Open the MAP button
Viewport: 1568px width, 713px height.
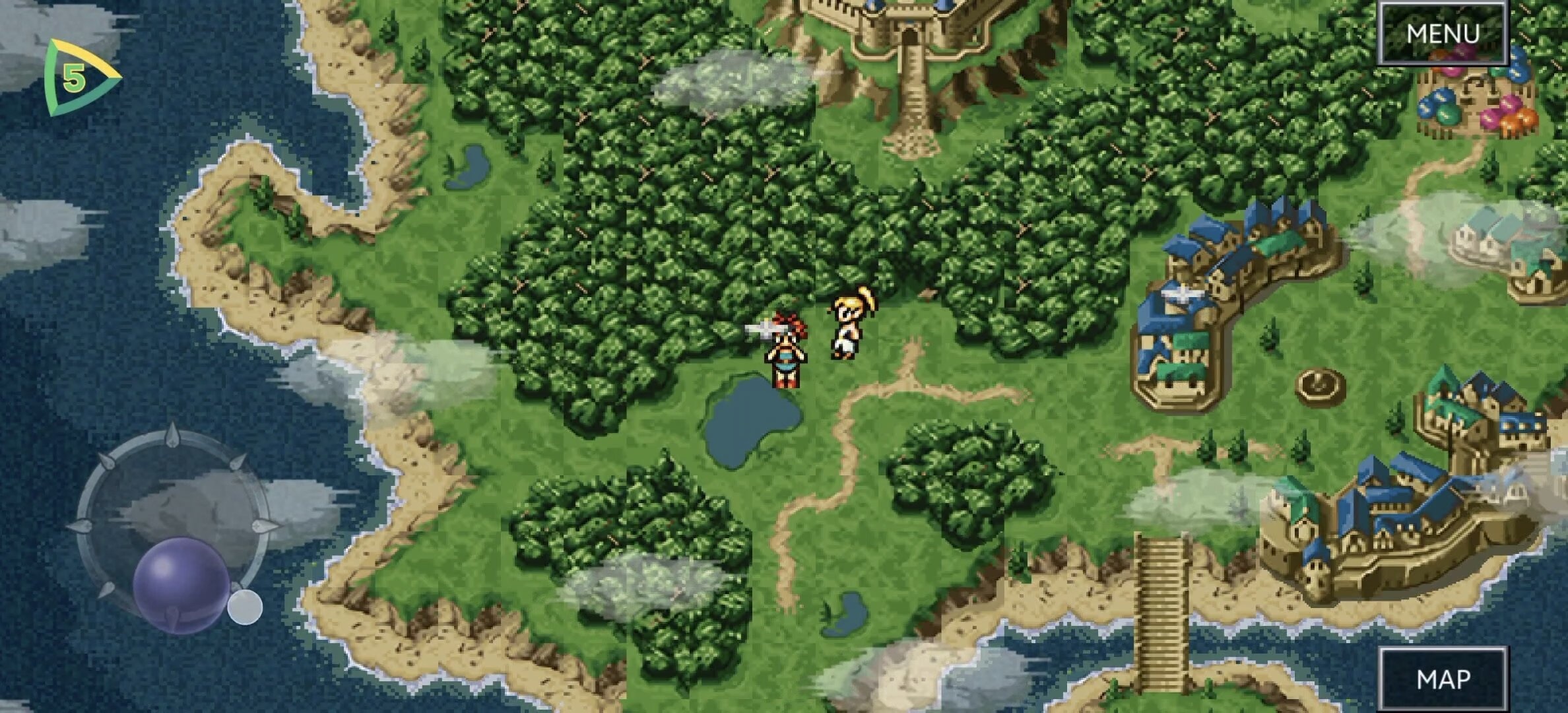point(1443,679)
